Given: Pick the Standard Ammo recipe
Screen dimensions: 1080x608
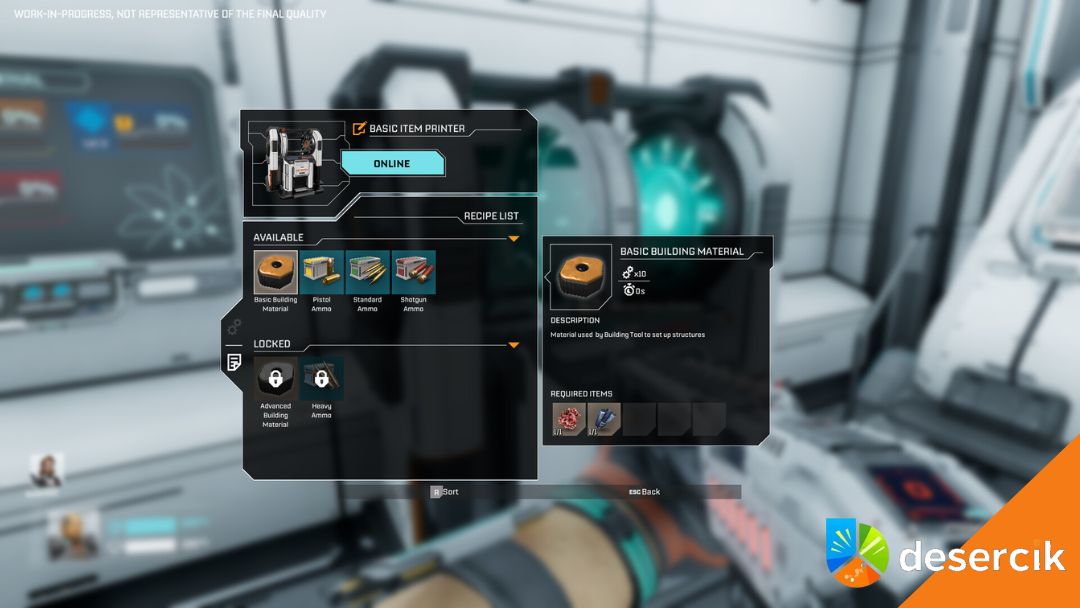Looking at the screenshot, I should pos(367,272).
